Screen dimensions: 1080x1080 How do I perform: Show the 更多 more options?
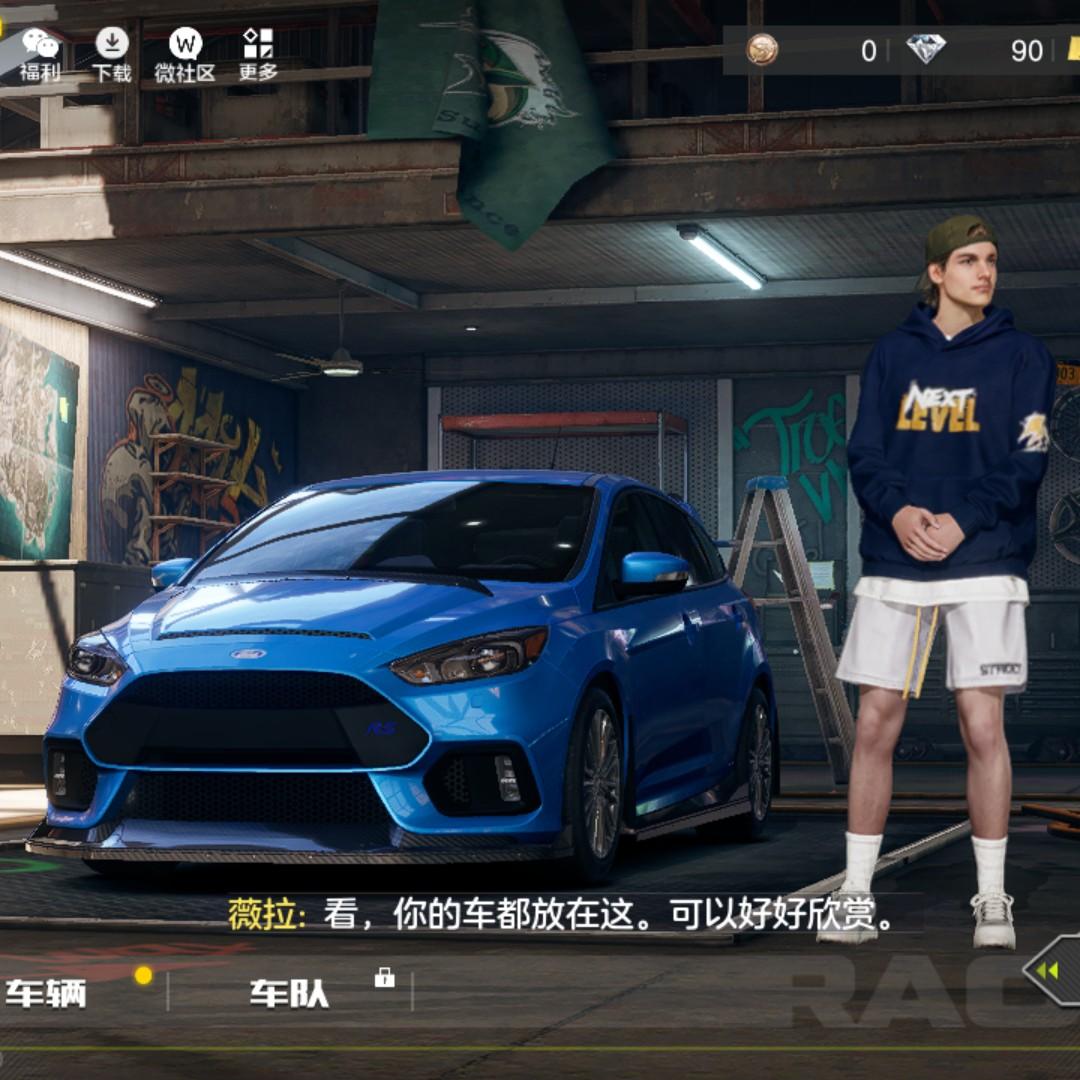(258, 54)
